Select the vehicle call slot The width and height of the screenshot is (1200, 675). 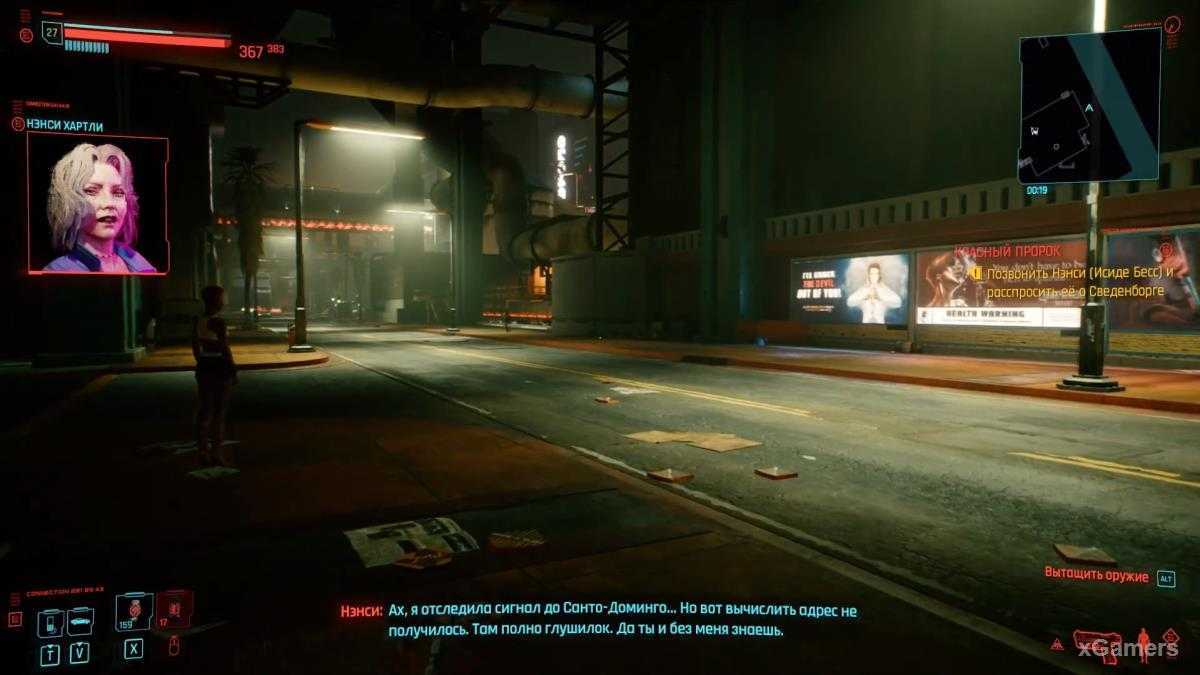(x=80, y=621)
